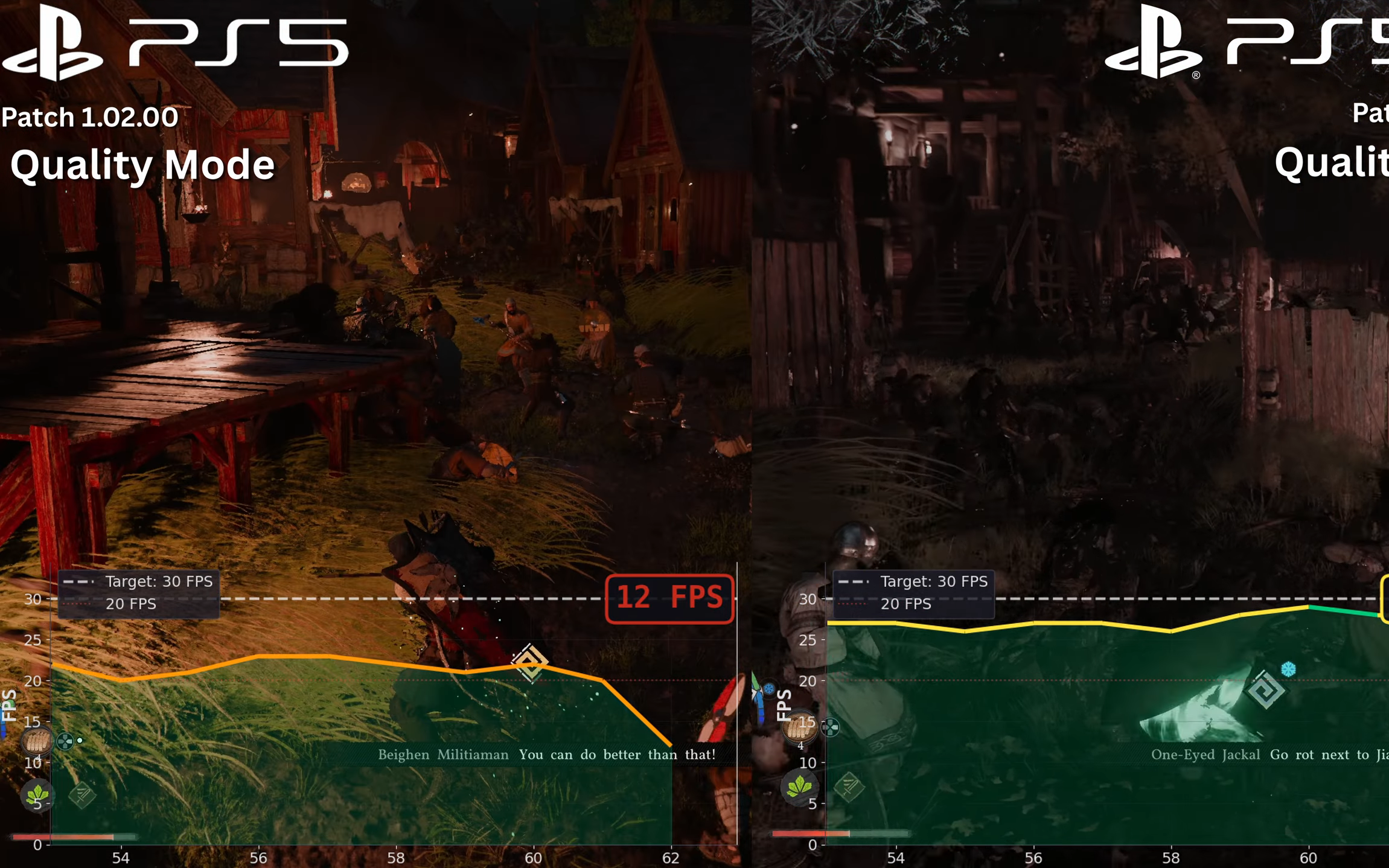Toggle the small white dot beside the D-pad icon
Screen dimensions: 1389x868
pos(79,741)
